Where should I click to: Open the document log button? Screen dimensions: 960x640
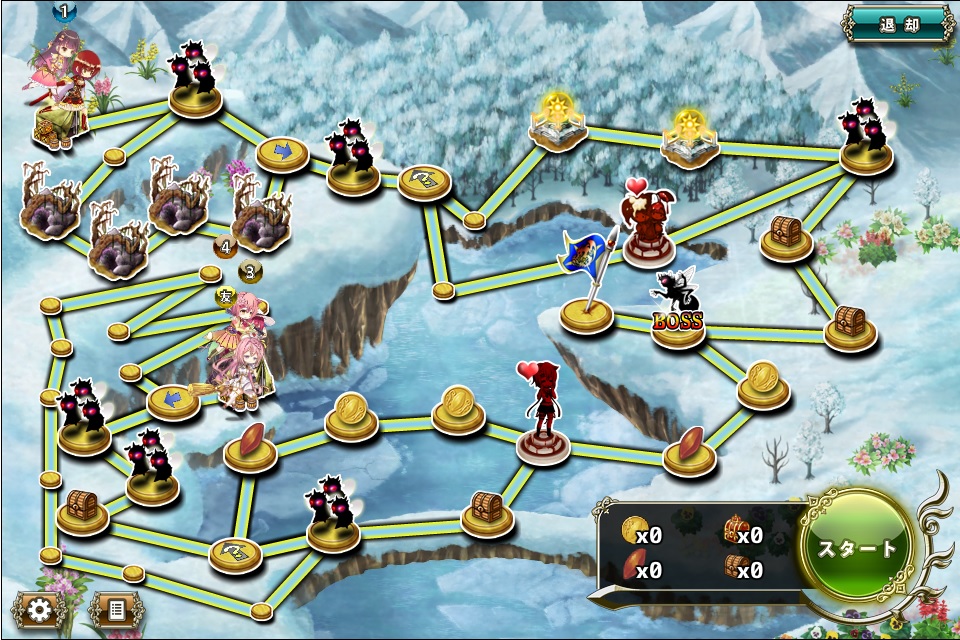click(x=116, y=609)
